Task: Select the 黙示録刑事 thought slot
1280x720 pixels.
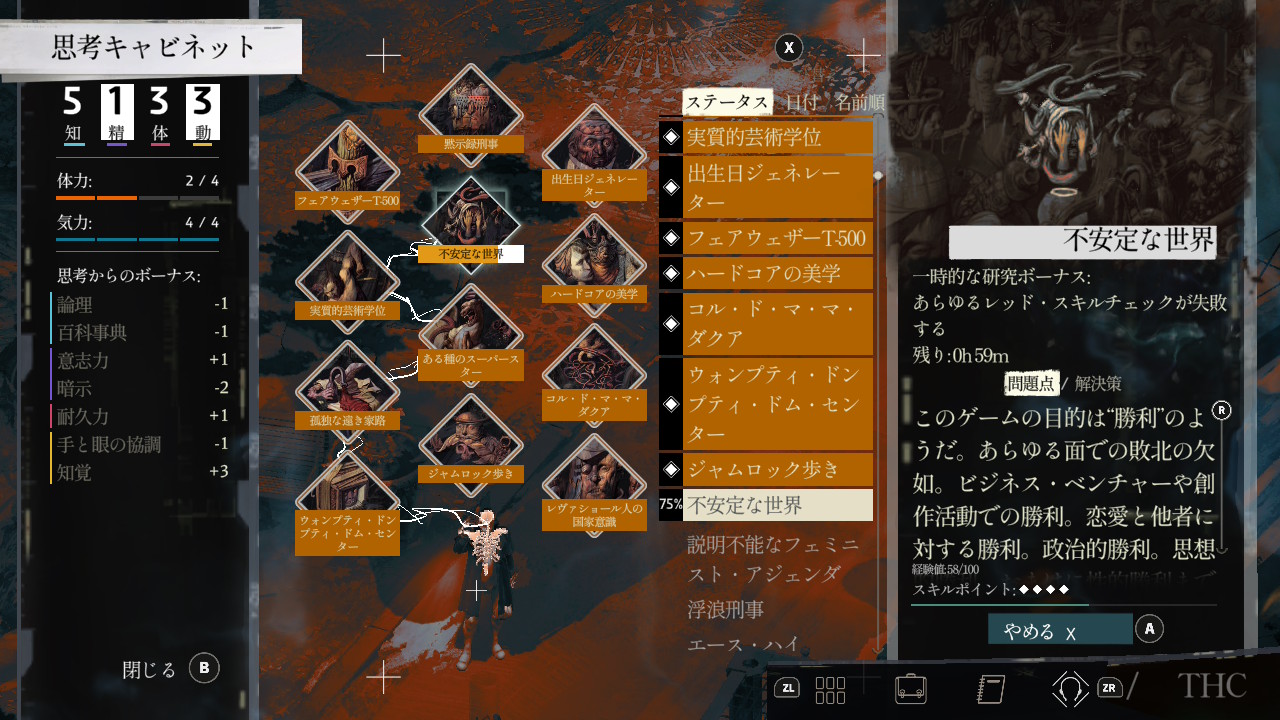Action: [470, 108]
